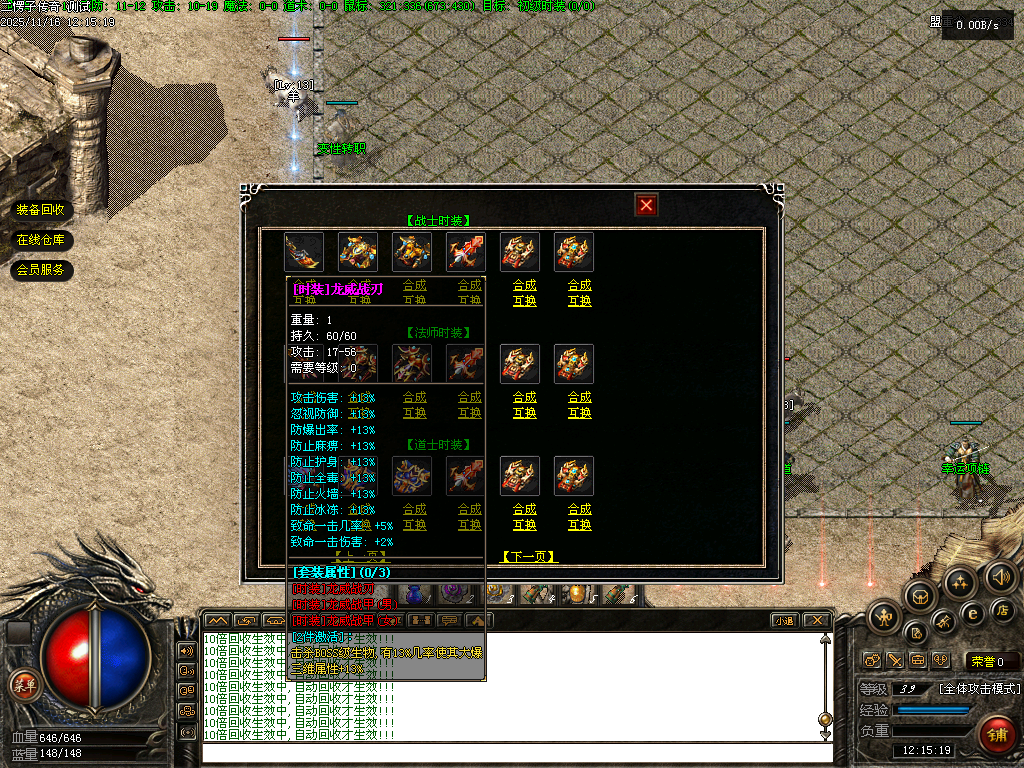Click the round 'e' browser icon
The width and height of the screenshot is (1024, 768).
971,613
